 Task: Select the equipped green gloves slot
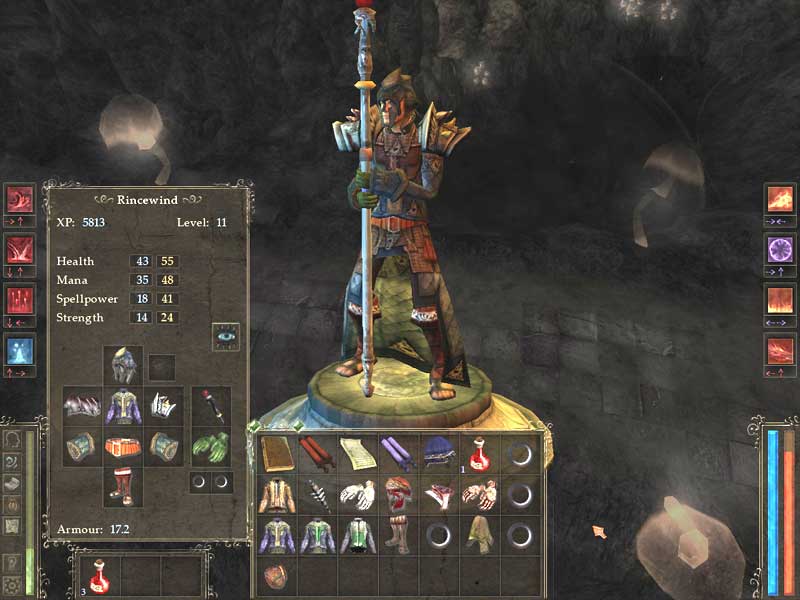tap(210, 445)
